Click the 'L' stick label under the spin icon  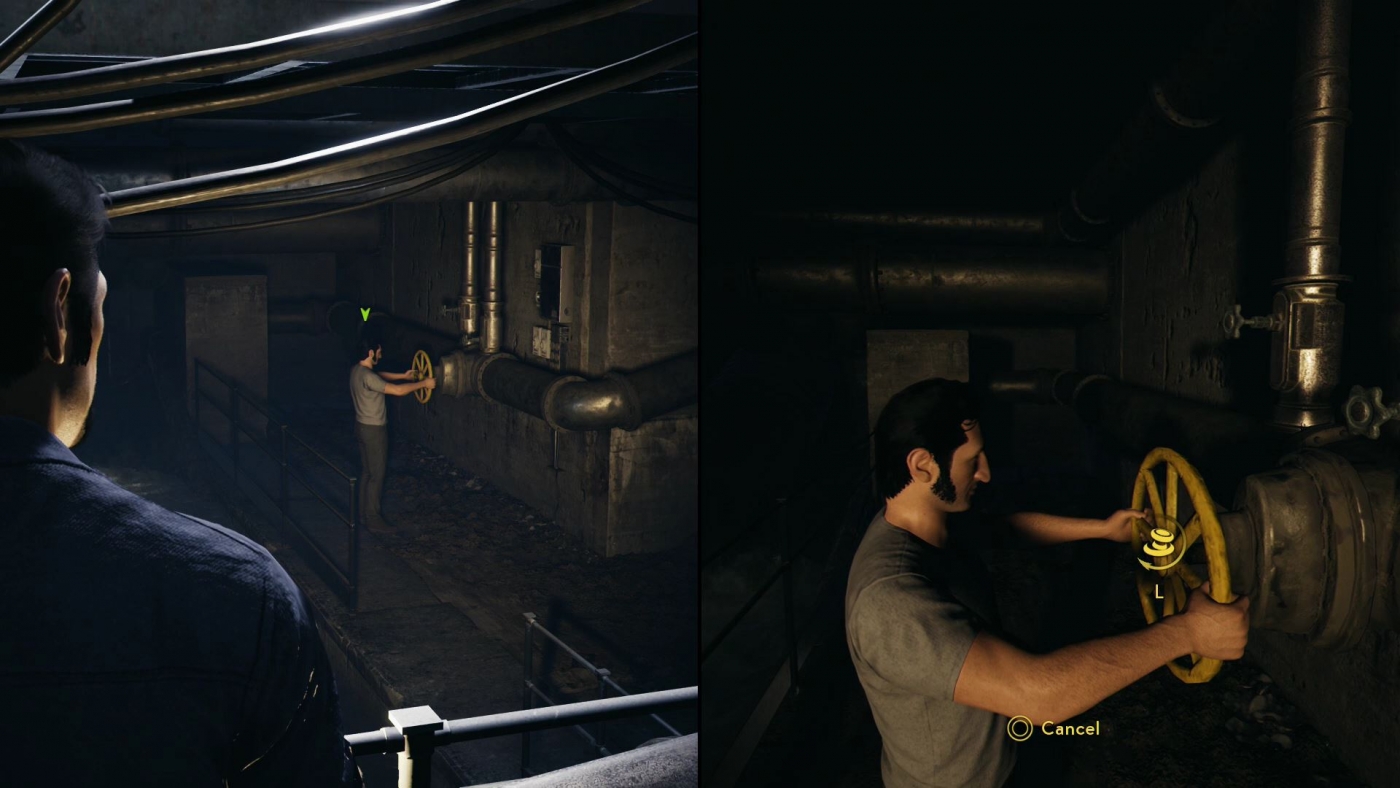tap(1158, 589)
